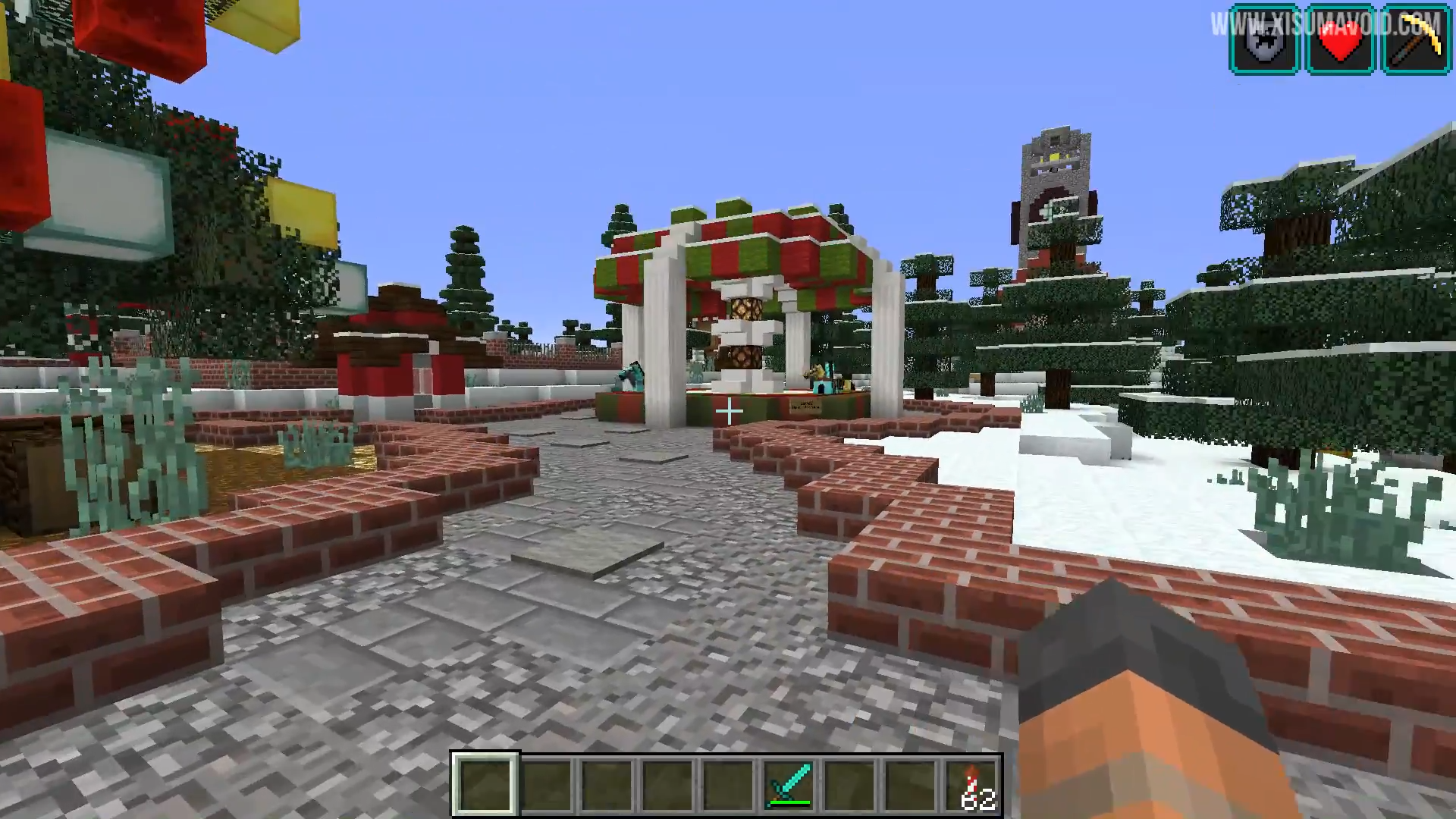
Task: Click the golden pickaxe icon
Action: pos(1416,40)
